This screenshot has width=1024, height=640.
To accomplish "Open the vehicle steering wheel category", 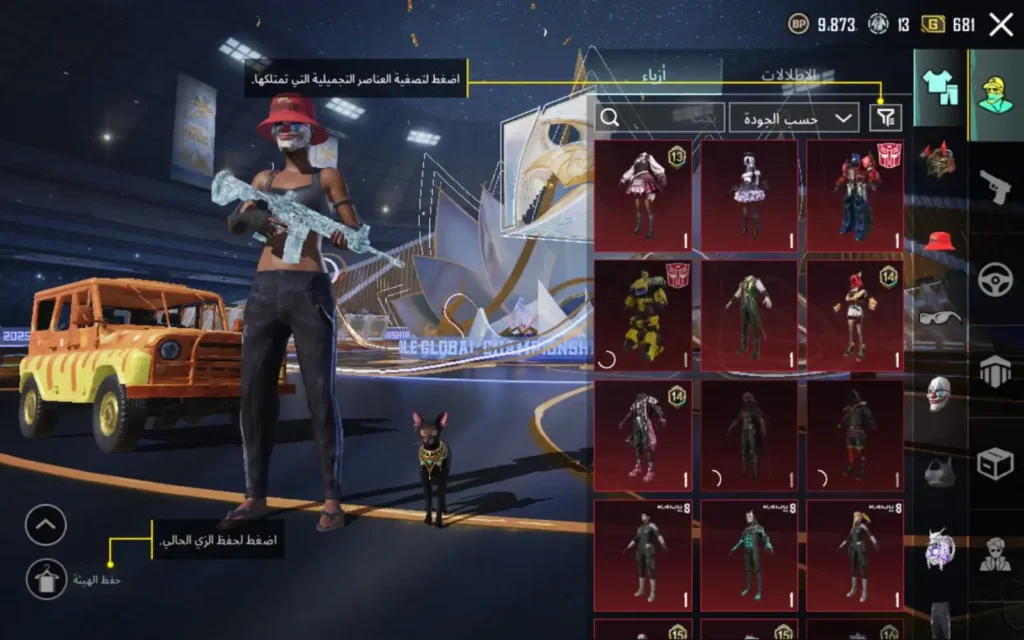I will [996, 279].
